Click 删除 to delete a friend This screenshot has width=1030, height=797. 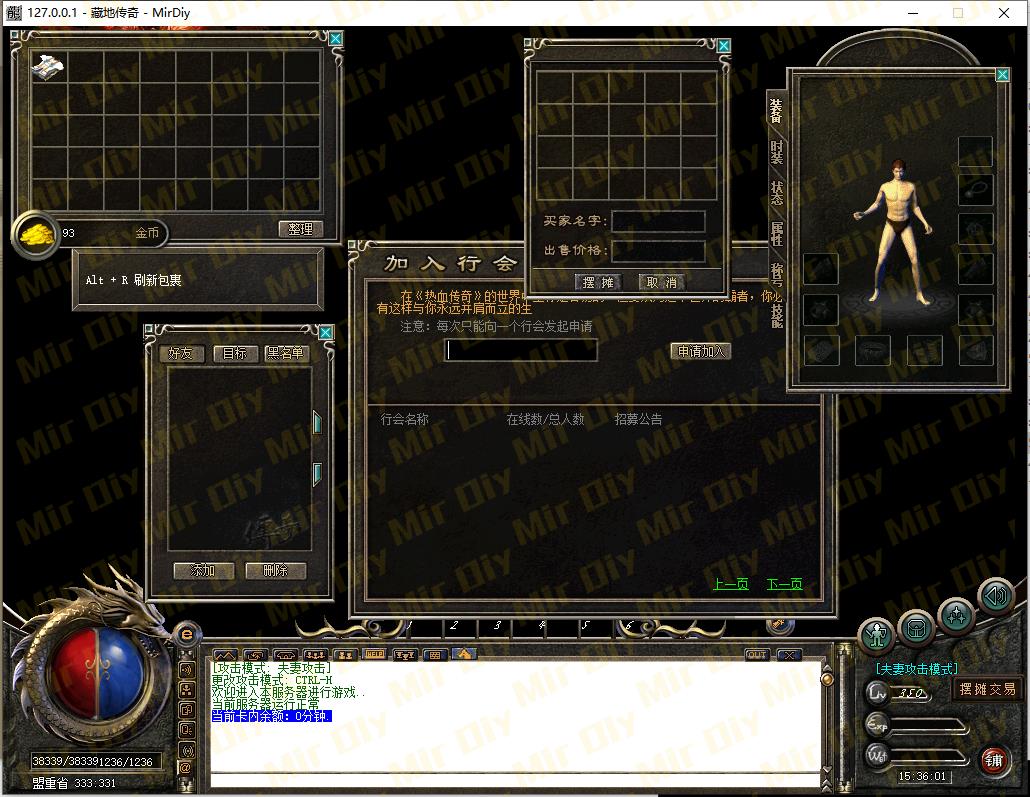(x=275, y=570)
